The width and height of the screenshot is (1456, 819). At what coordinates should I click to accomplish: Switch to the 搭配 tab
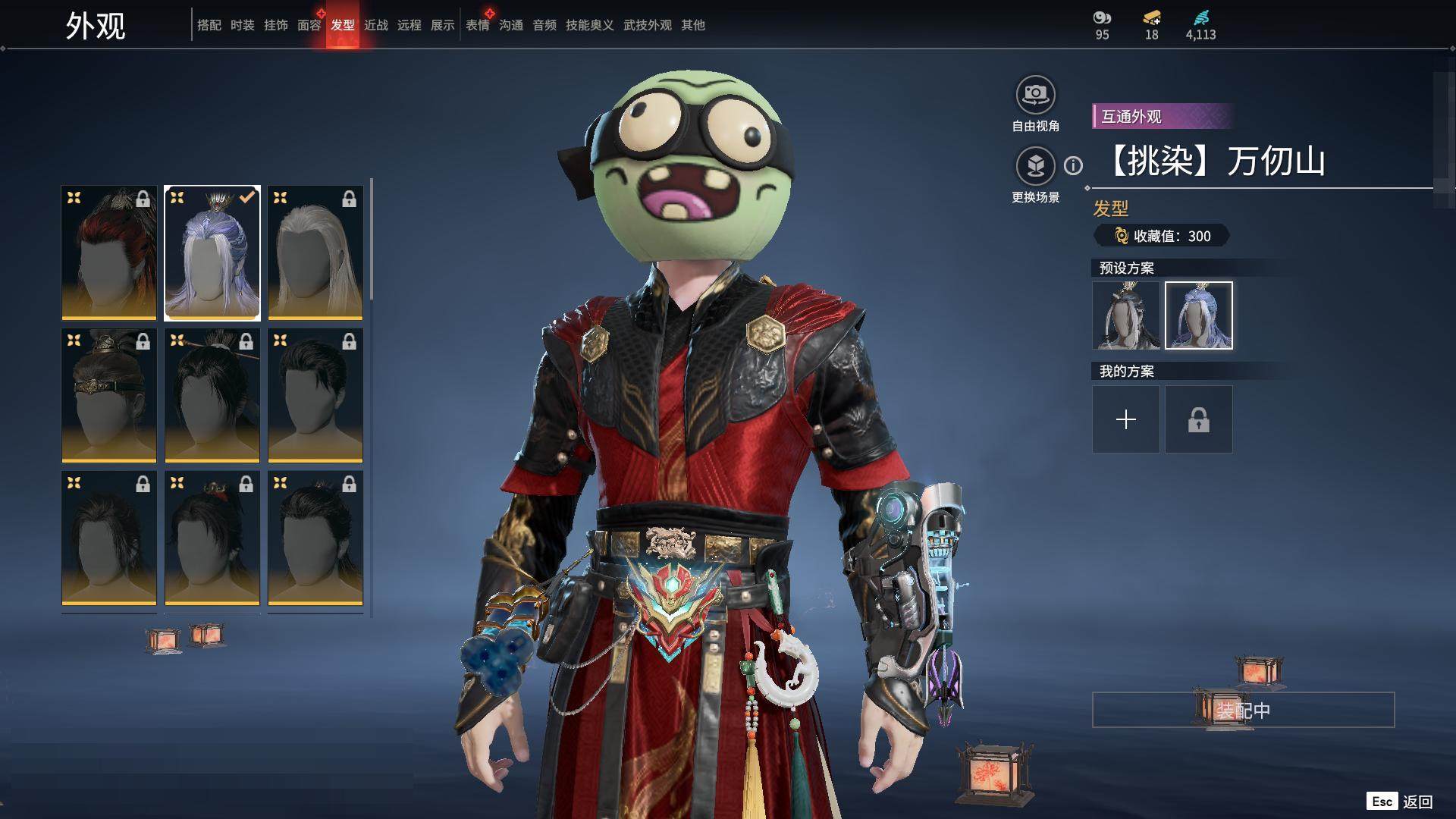click(209, 25)
